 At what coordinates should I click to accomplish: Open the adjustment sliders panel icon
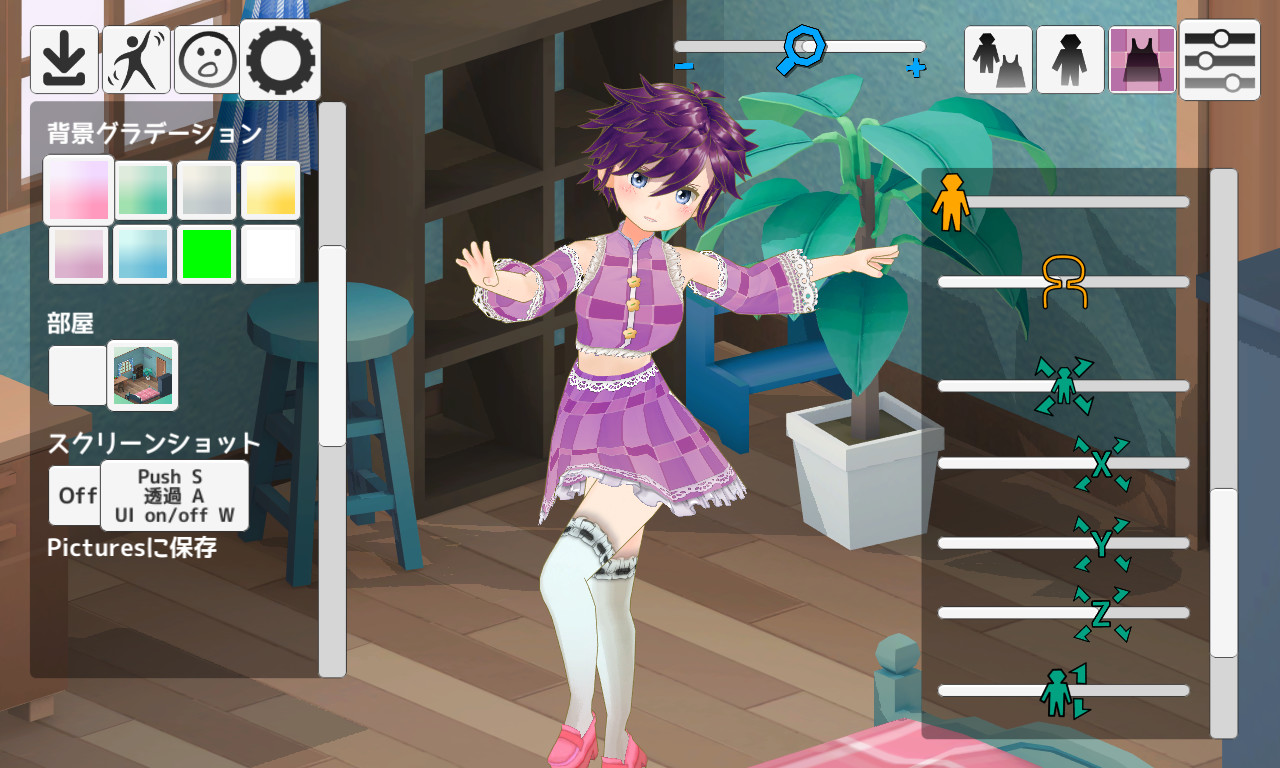(1218, 60)
